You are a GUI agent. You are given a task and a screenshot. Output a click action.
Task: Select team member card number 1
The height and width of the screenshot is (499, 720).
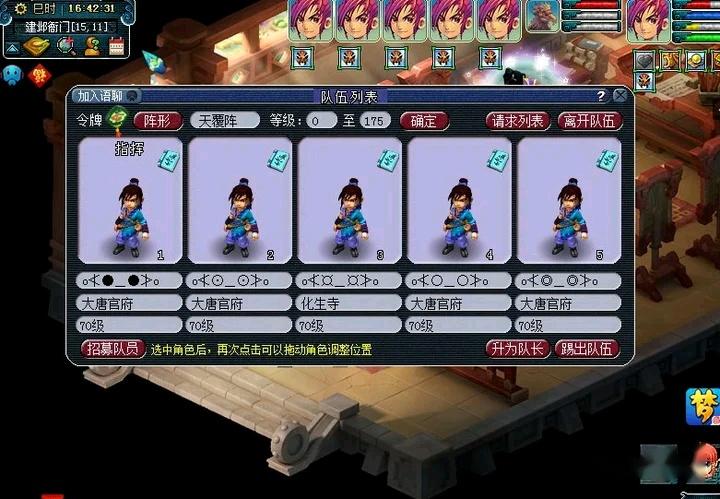(x=130, y=200)
